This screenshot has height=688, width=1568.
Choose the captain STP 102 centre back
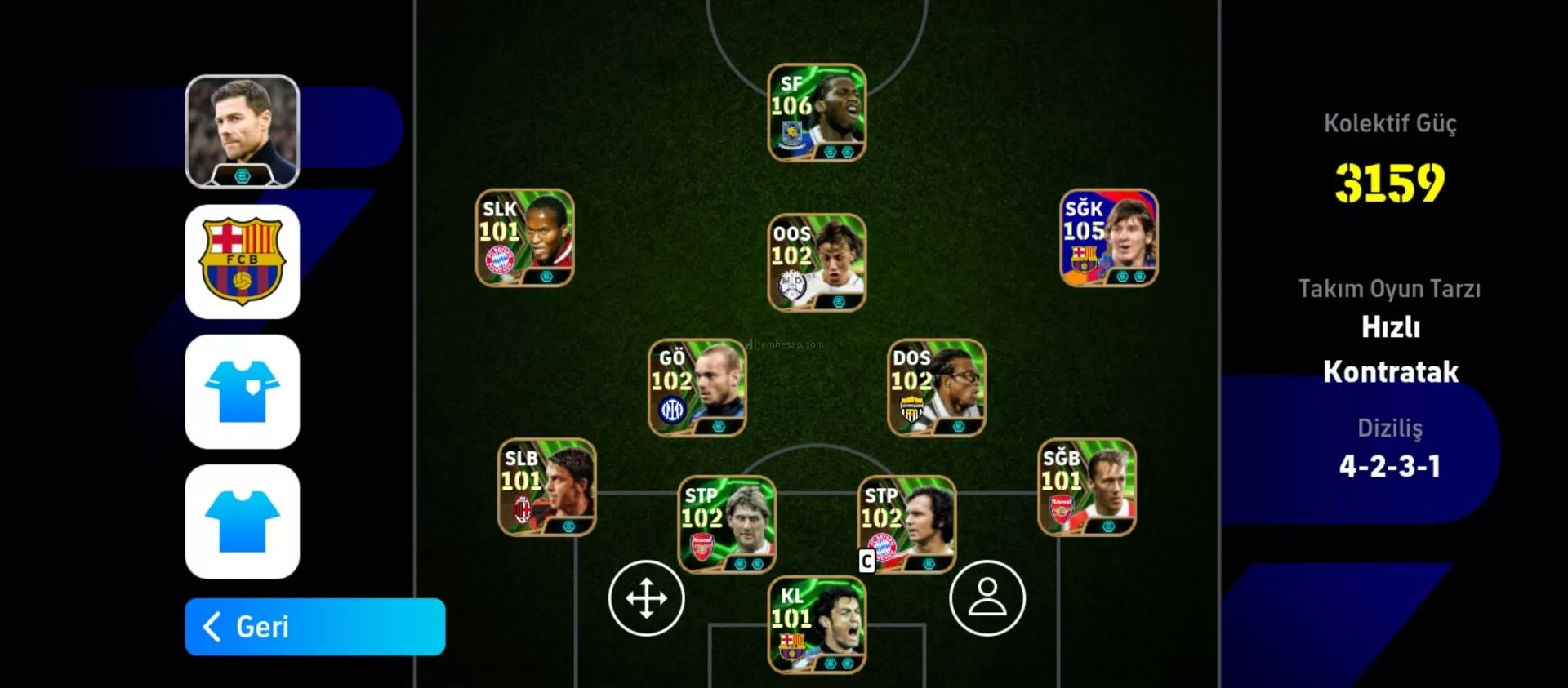pyautogui.click(x=906, y=524)
